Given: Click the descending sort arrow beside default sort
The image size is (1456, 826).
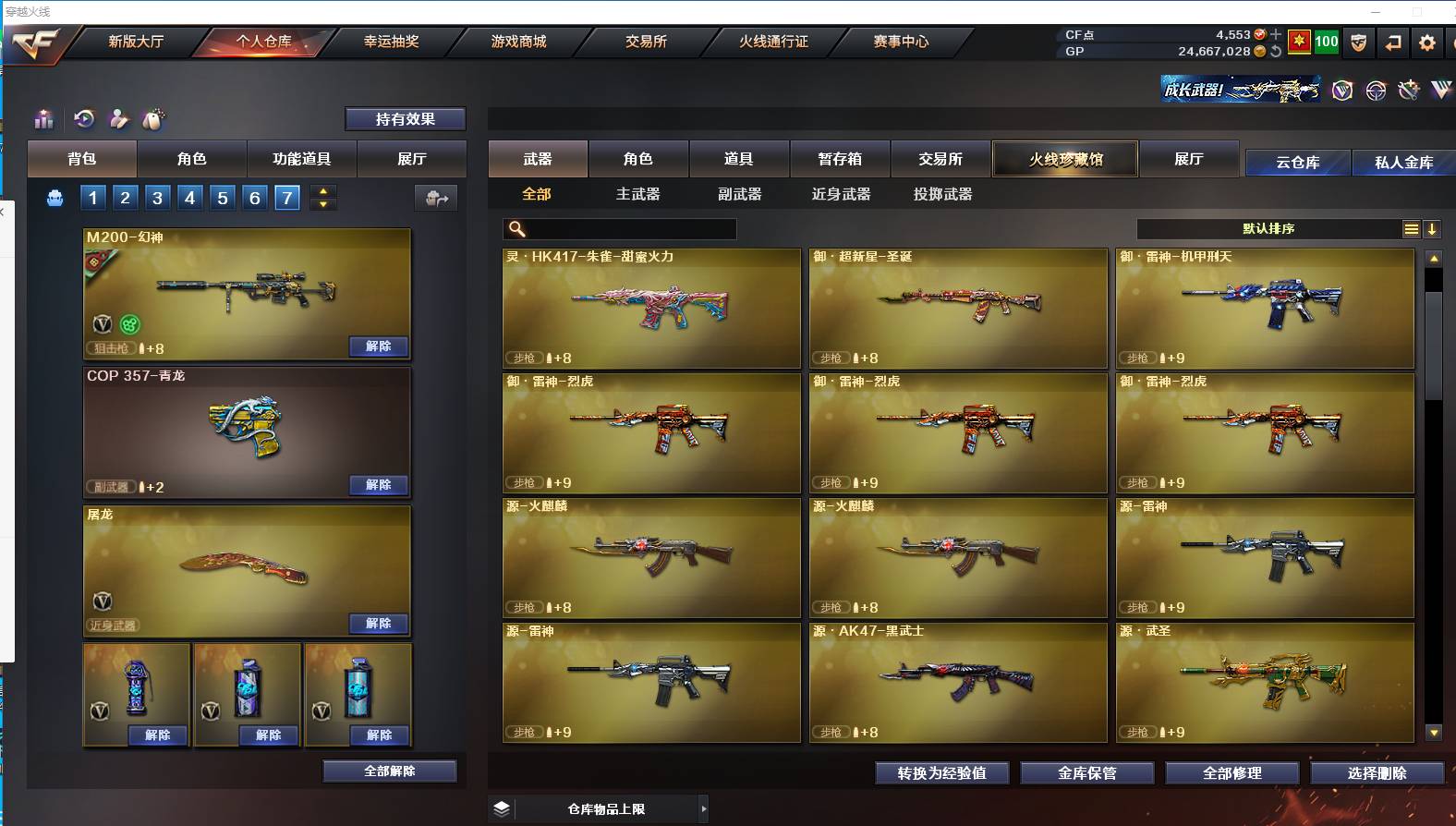Looking at the screenshot, I should point(1431,228).
